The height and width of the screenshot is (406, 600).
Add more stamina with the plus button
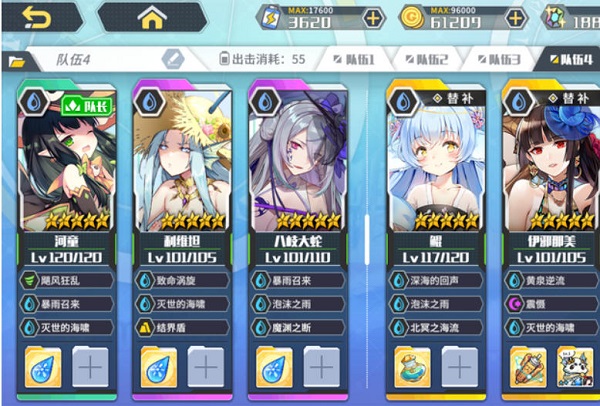[372, 18]
